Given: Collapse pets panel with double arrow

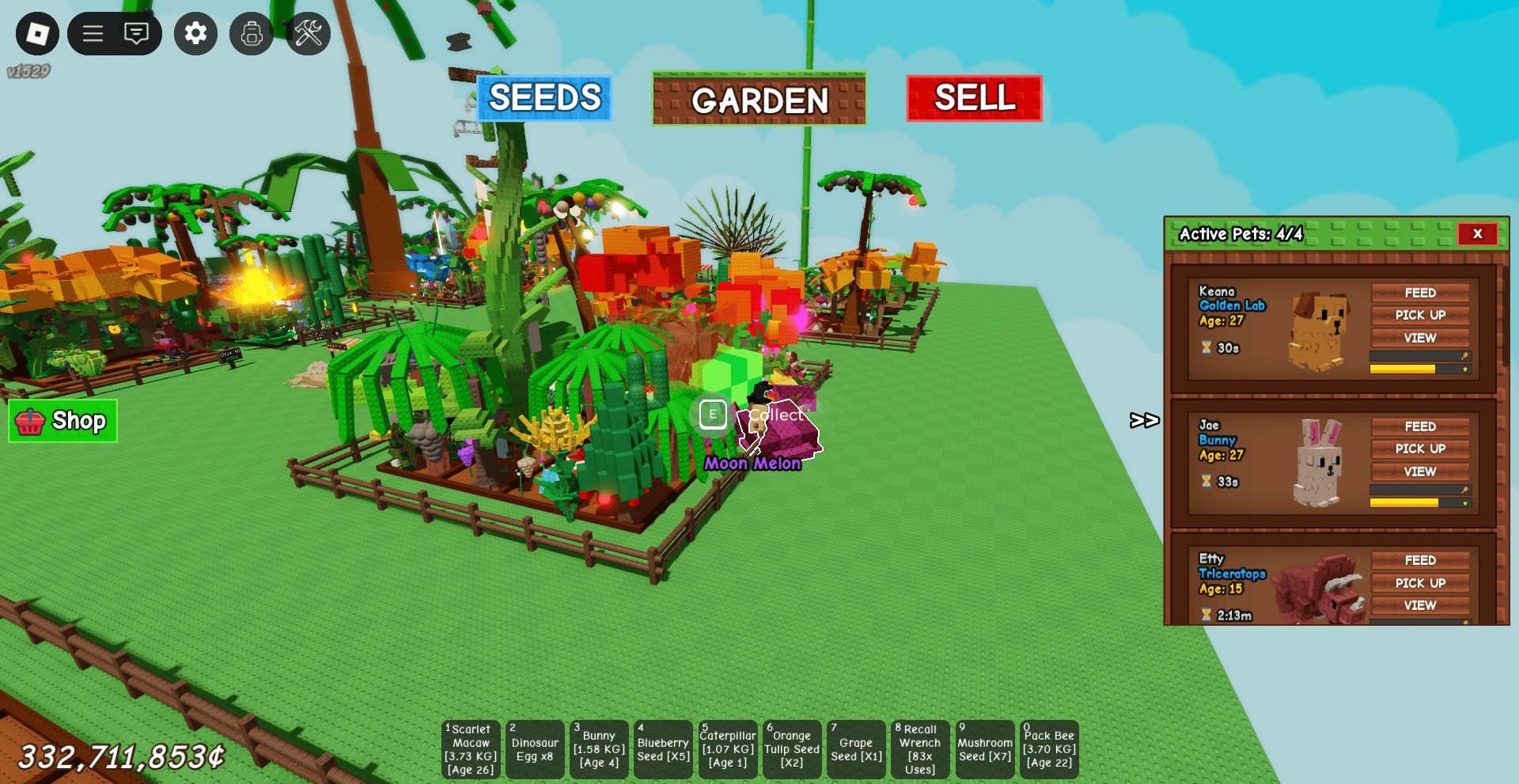Looking at the screenshot, I should [x=1144, y=420].
